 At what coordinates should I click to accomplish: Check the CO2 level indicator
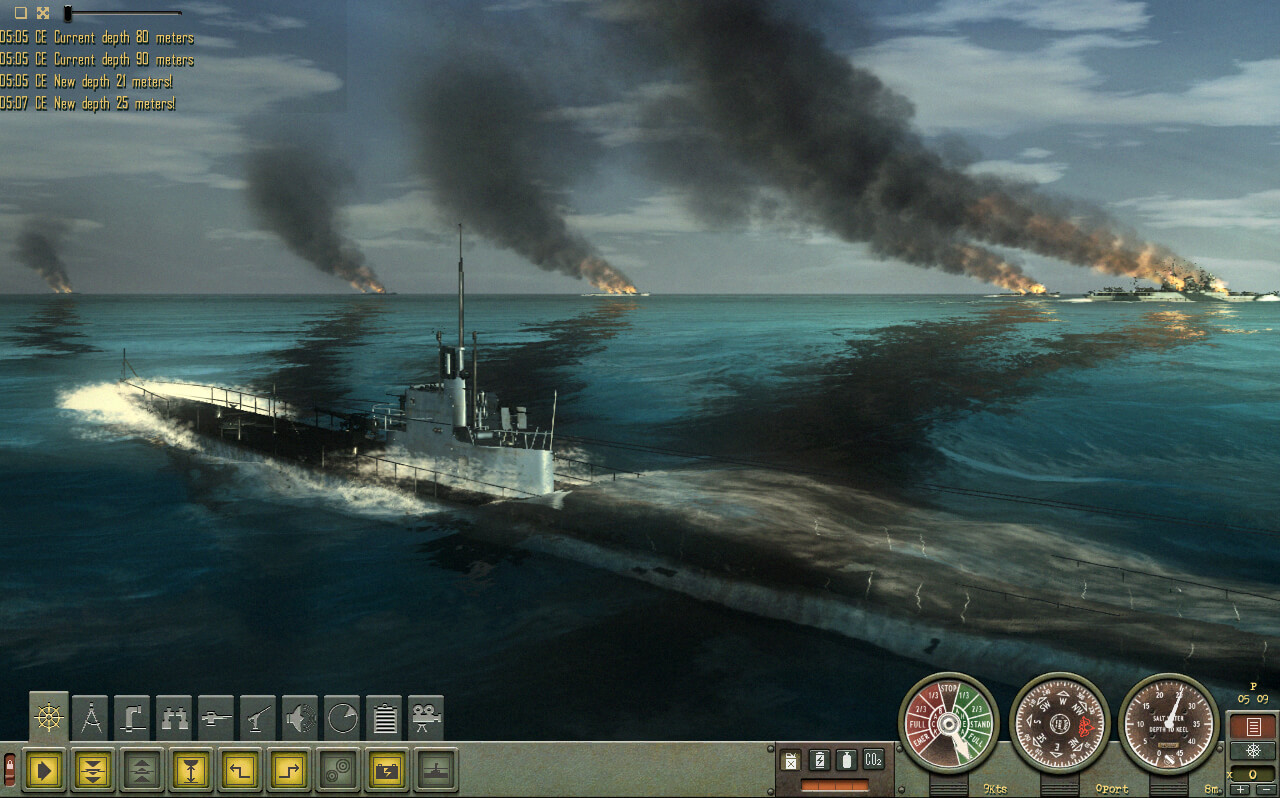tap(873, 760)
